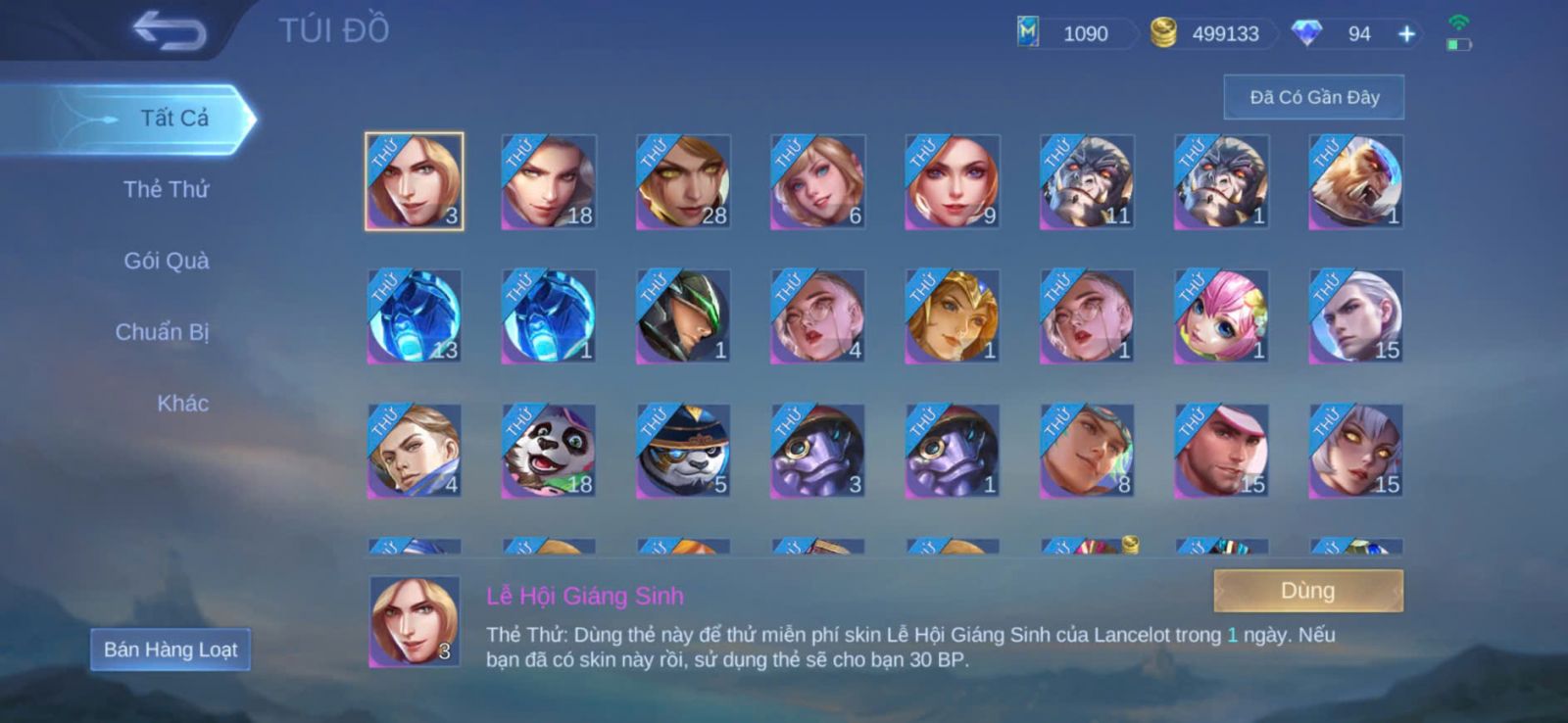Pick the pink-cap hero card with quantity 15

(x=1221, y=451)
